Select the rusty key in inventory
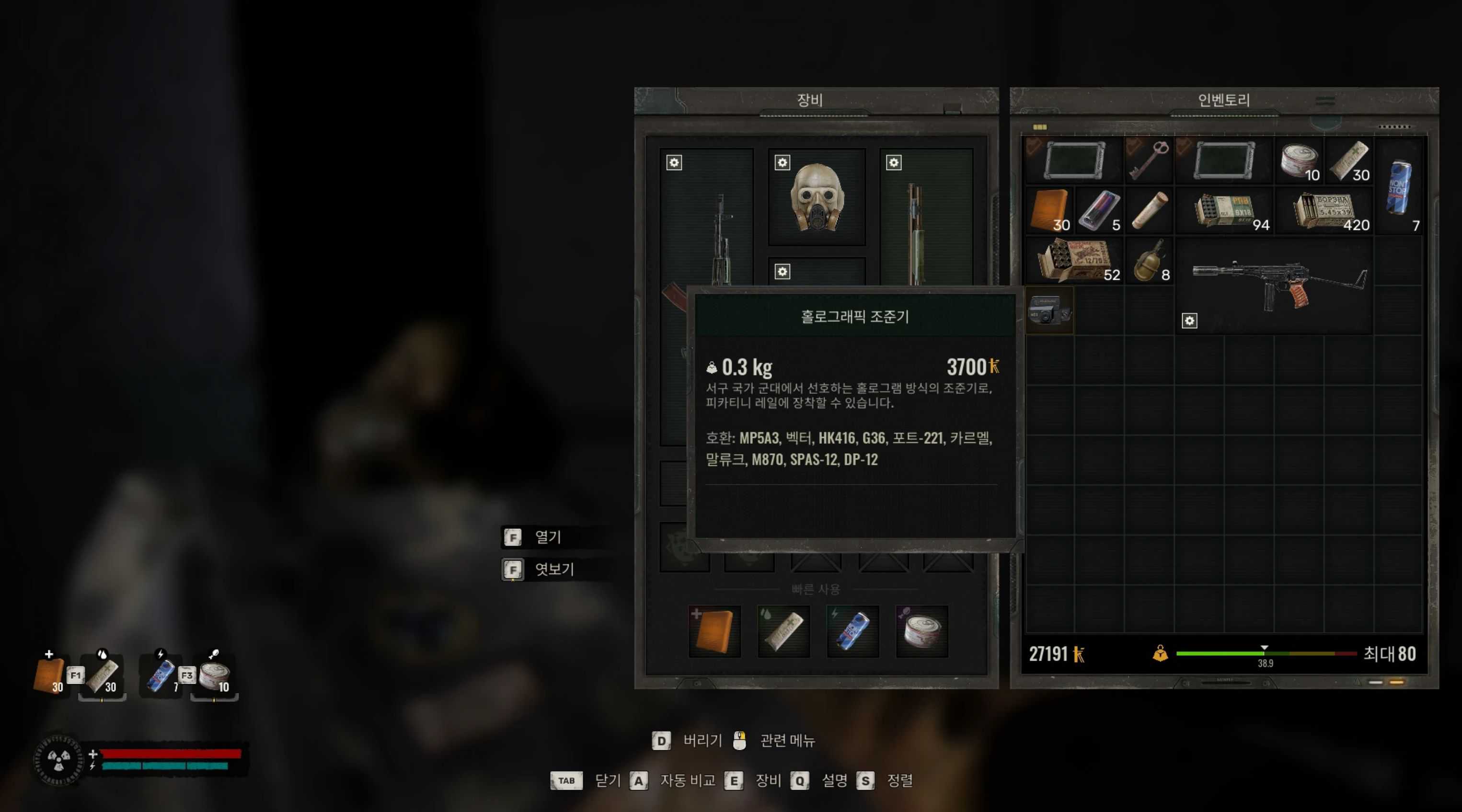The image size is (1462, 812). pyautogui.click(x=1148, y=160)
